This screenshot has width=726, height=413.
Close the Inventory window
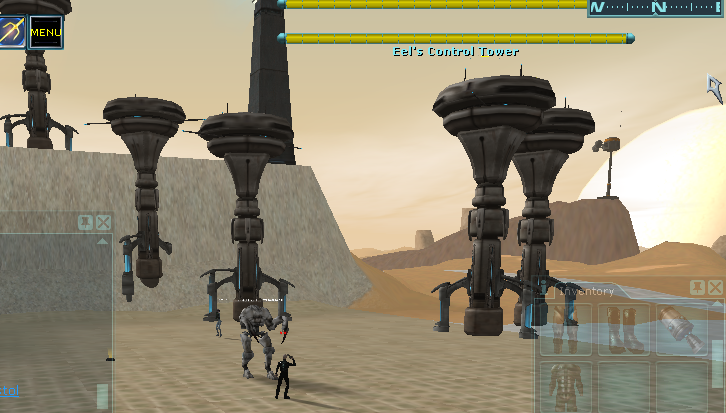coord(715,288)
